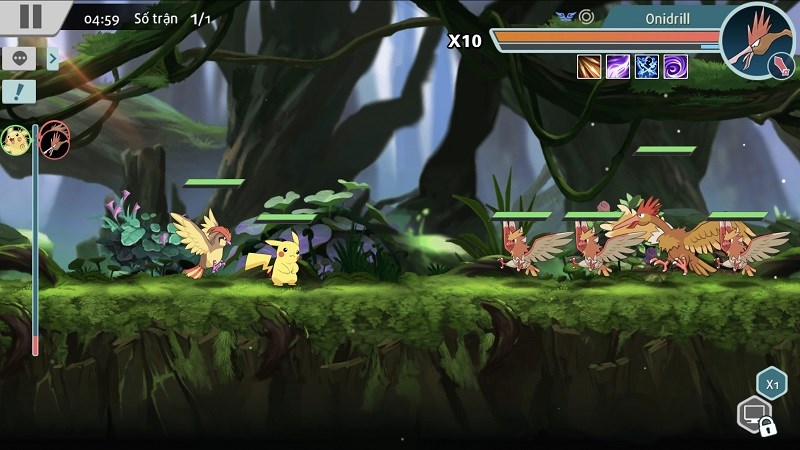Expand the chat panel arrow

(53, 58)
